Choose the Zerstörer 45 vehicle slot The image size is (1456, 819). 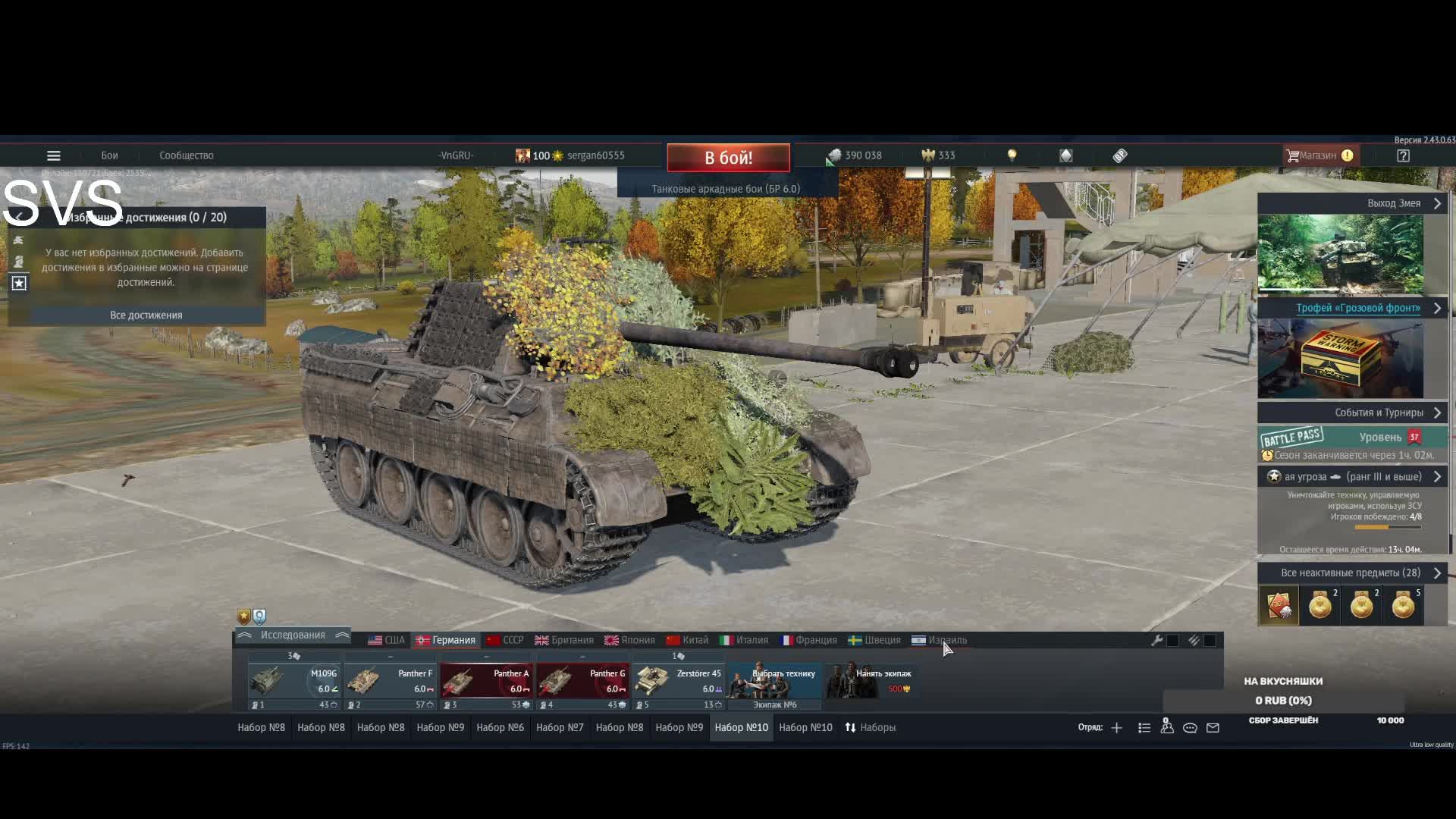(x=679, y=681)
